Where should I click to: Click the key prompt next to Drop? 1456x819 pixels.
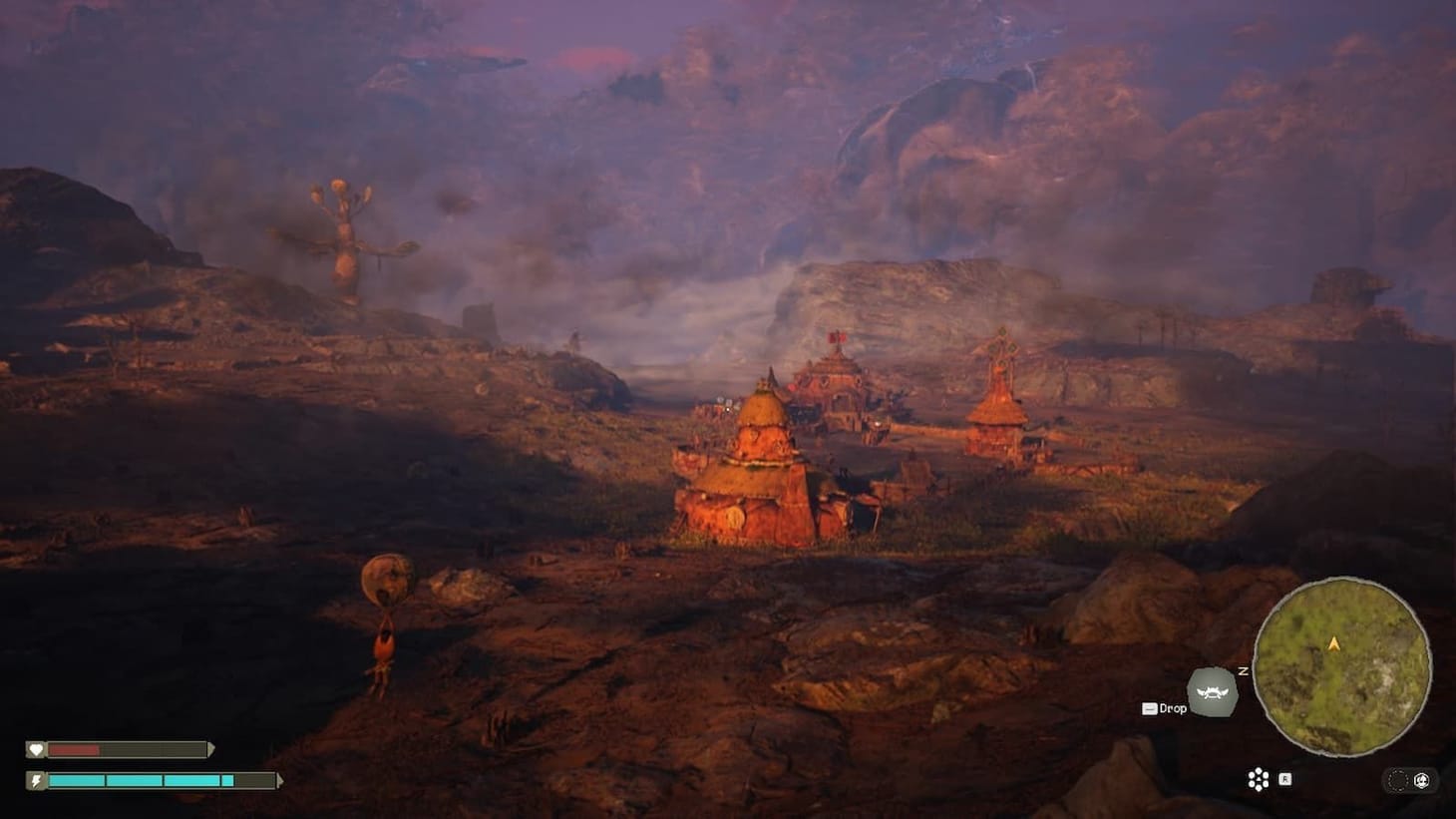click(1149, 708)
